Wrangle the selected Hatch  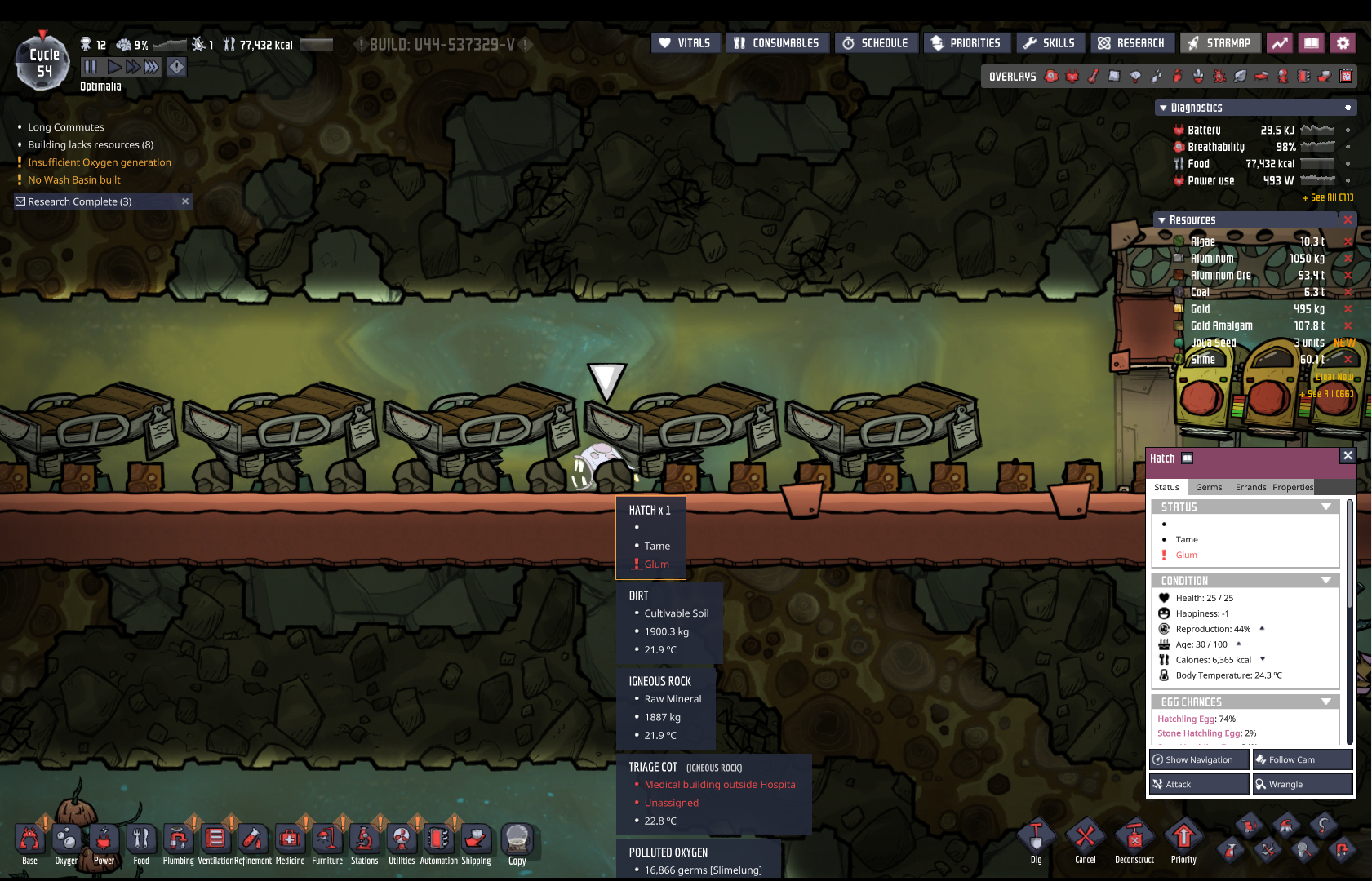pos(1303,784)
